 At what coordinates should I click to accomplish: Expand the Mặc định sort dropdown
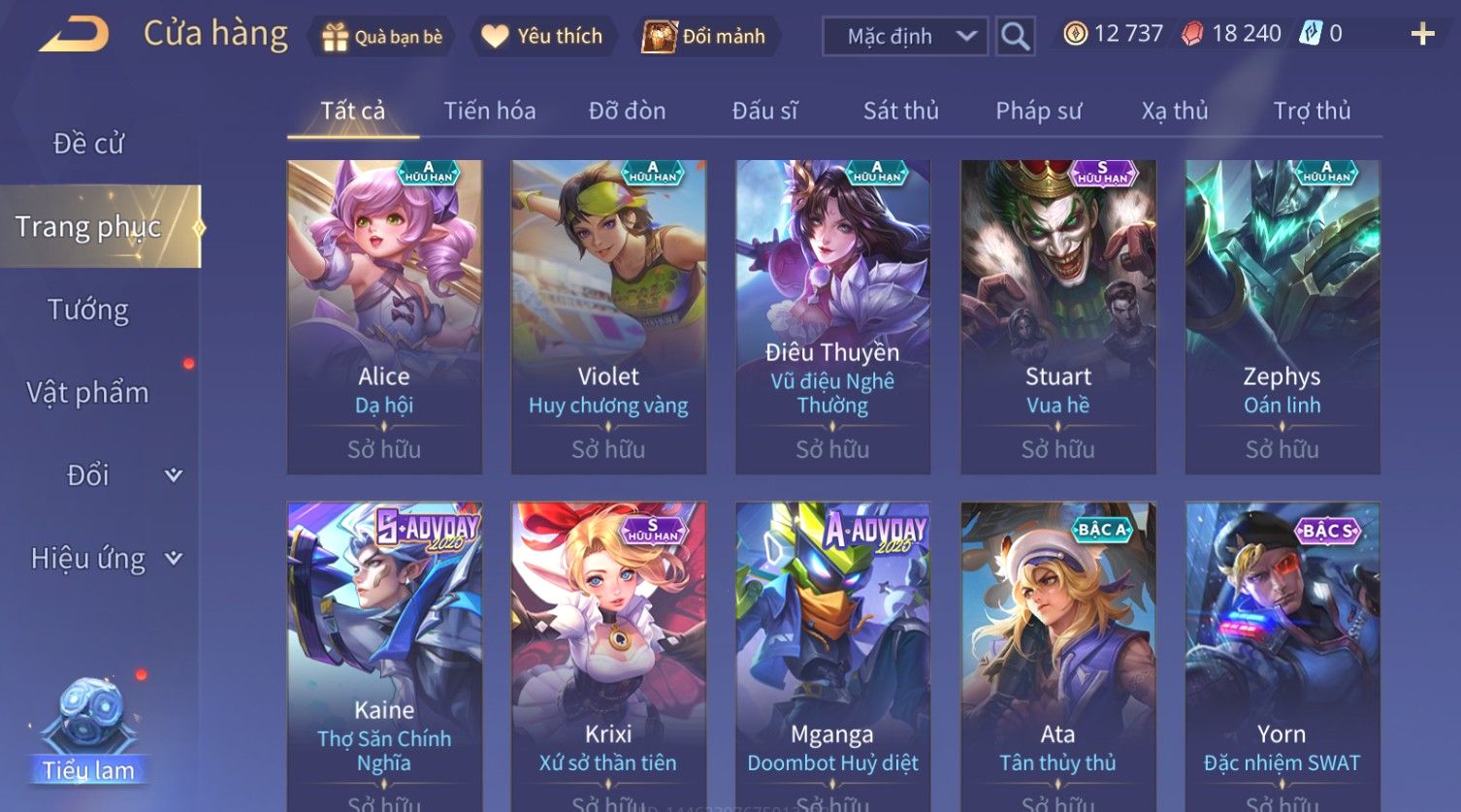904,37
